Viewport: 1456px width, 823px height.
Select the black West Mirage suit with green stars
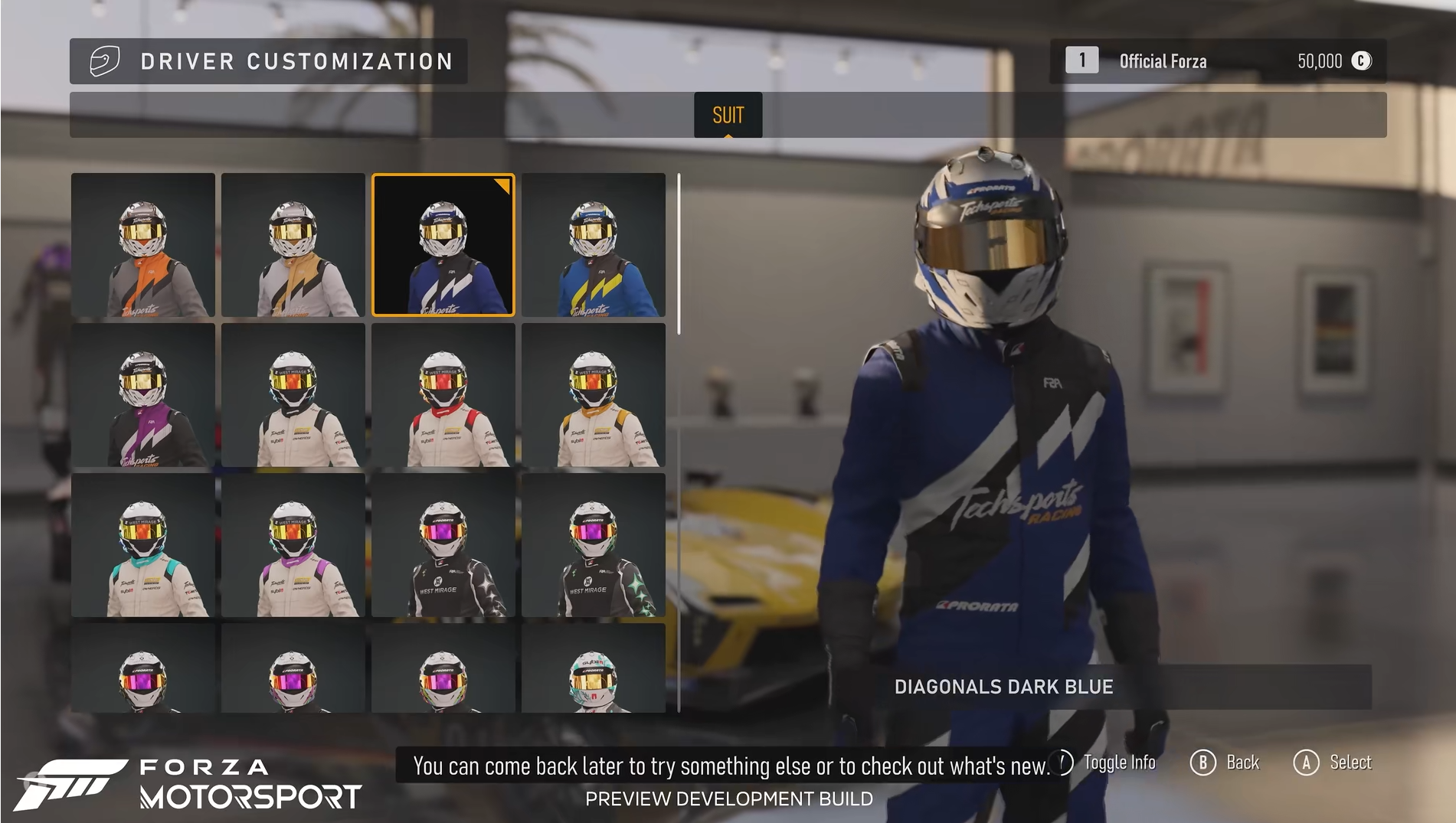click(x=594, y=545)
